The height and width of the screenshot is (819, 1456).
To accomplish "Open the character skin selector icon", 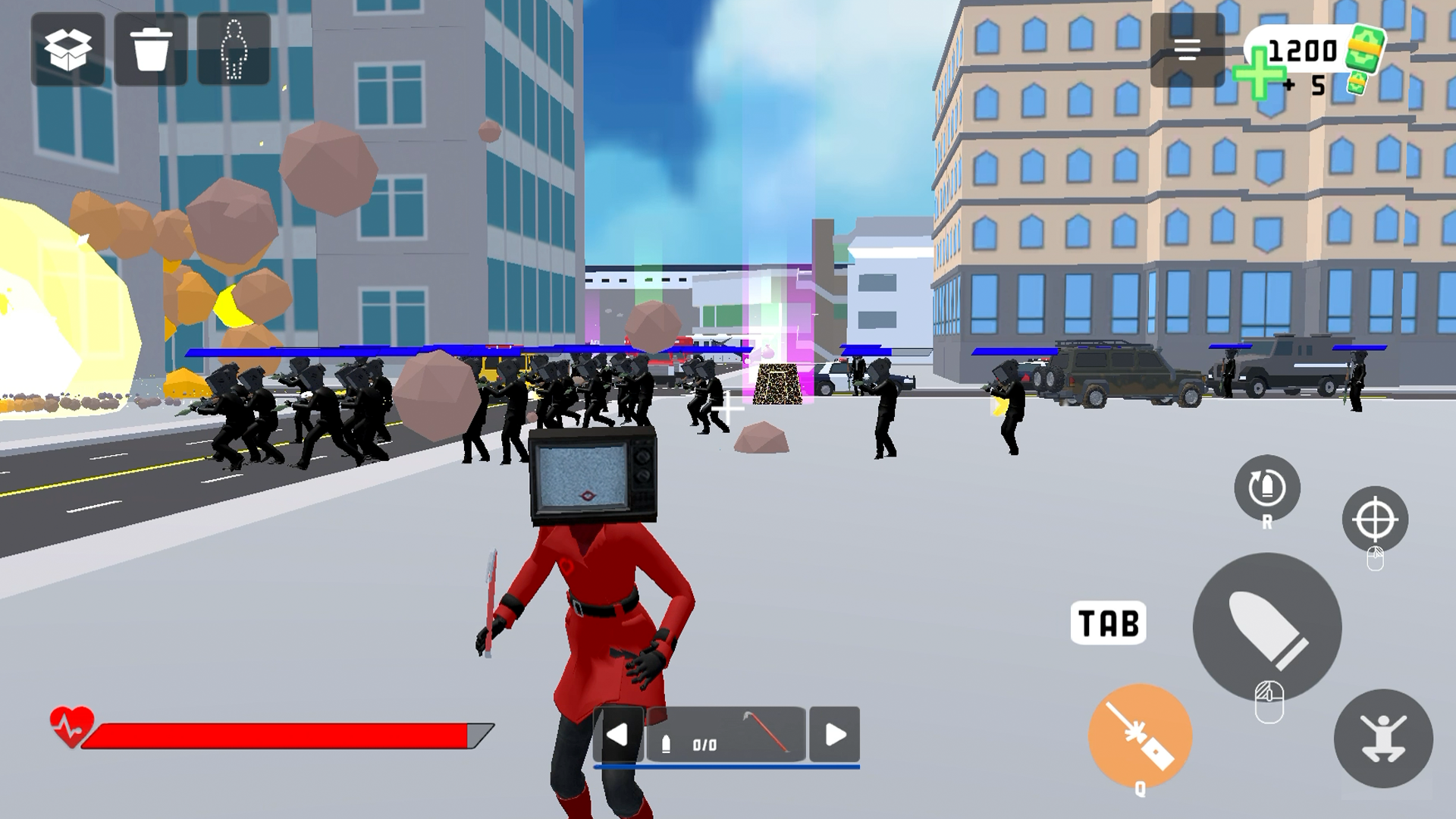I will tap(234, 50).
